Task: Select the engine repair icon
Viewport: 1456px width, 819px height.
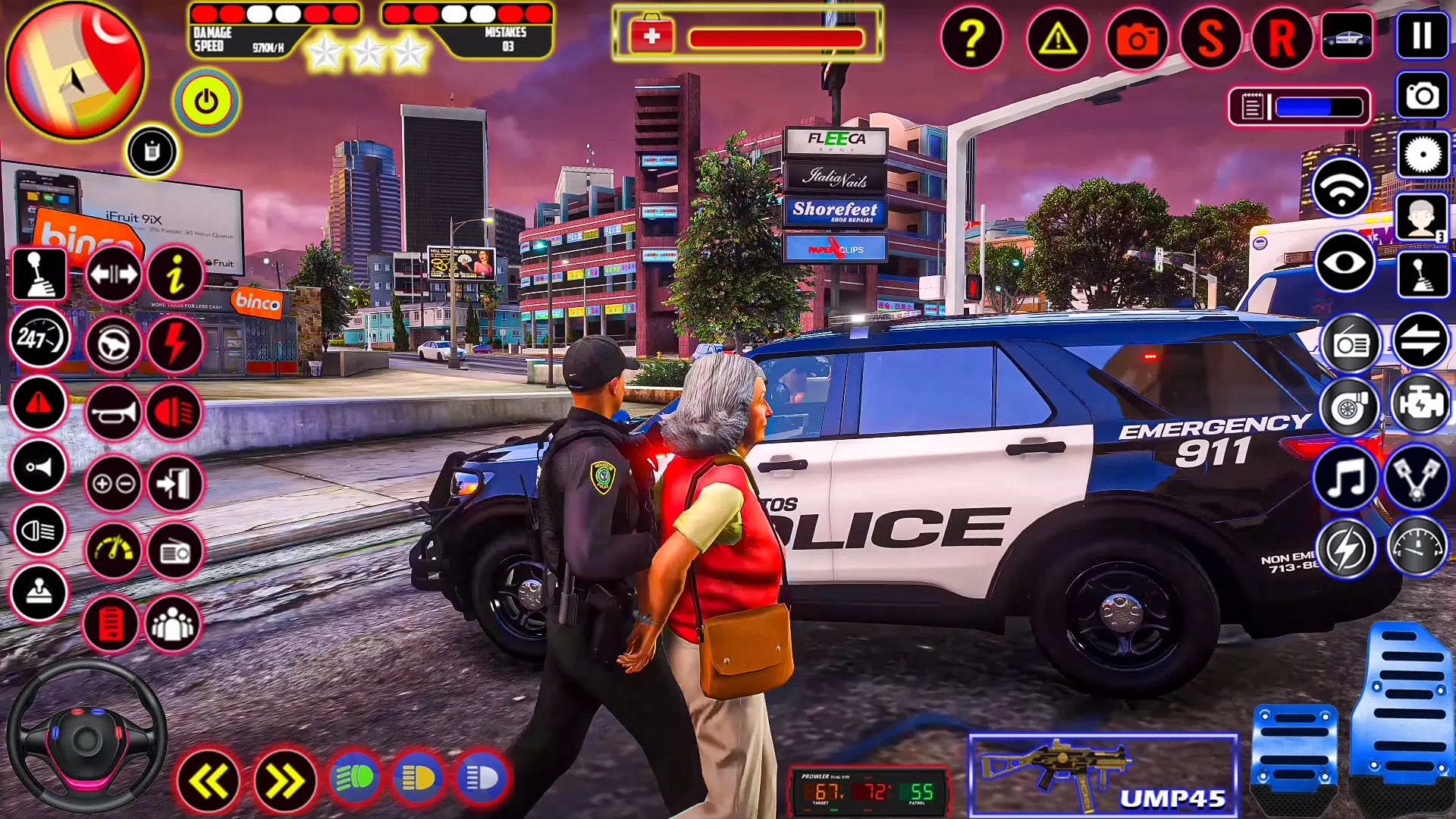Action: click(1423, 407)
